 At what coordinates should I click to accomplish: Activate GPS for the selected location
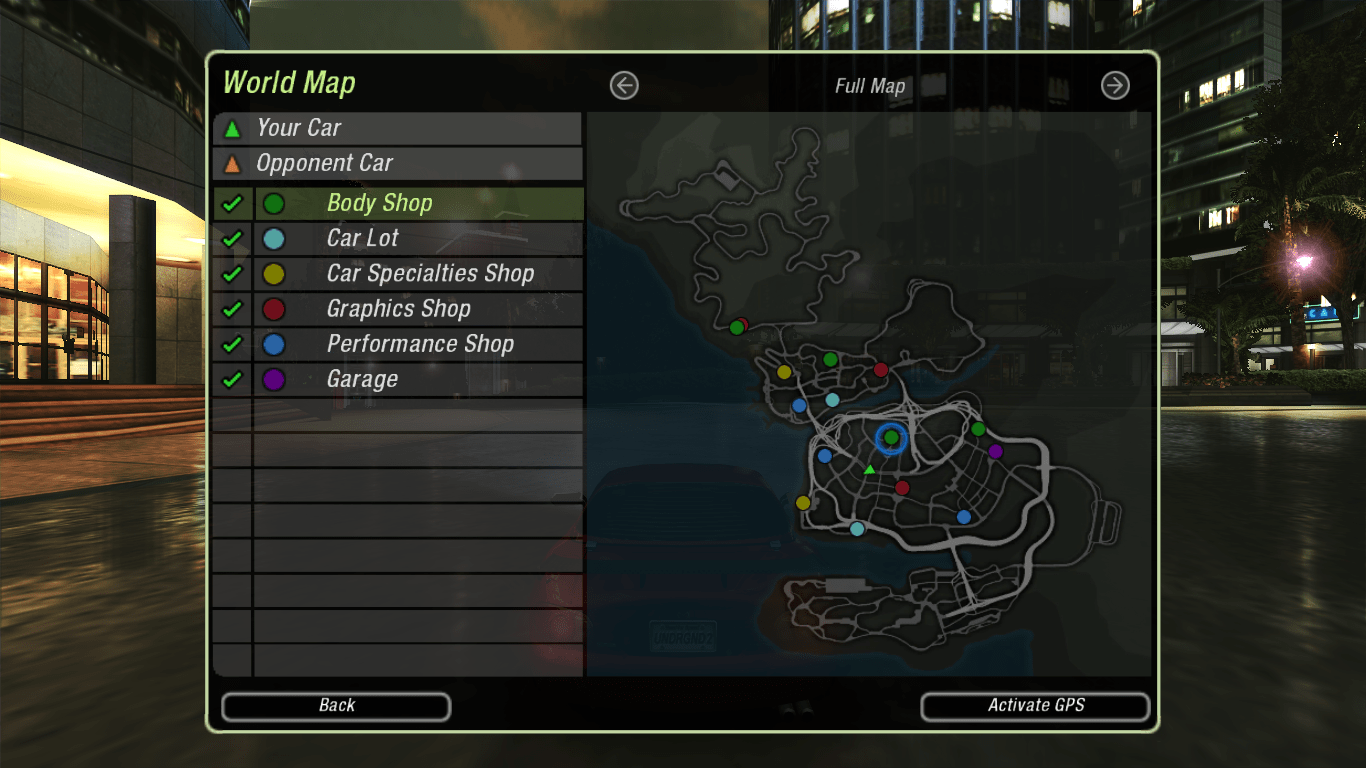[x=1035, y=706]
